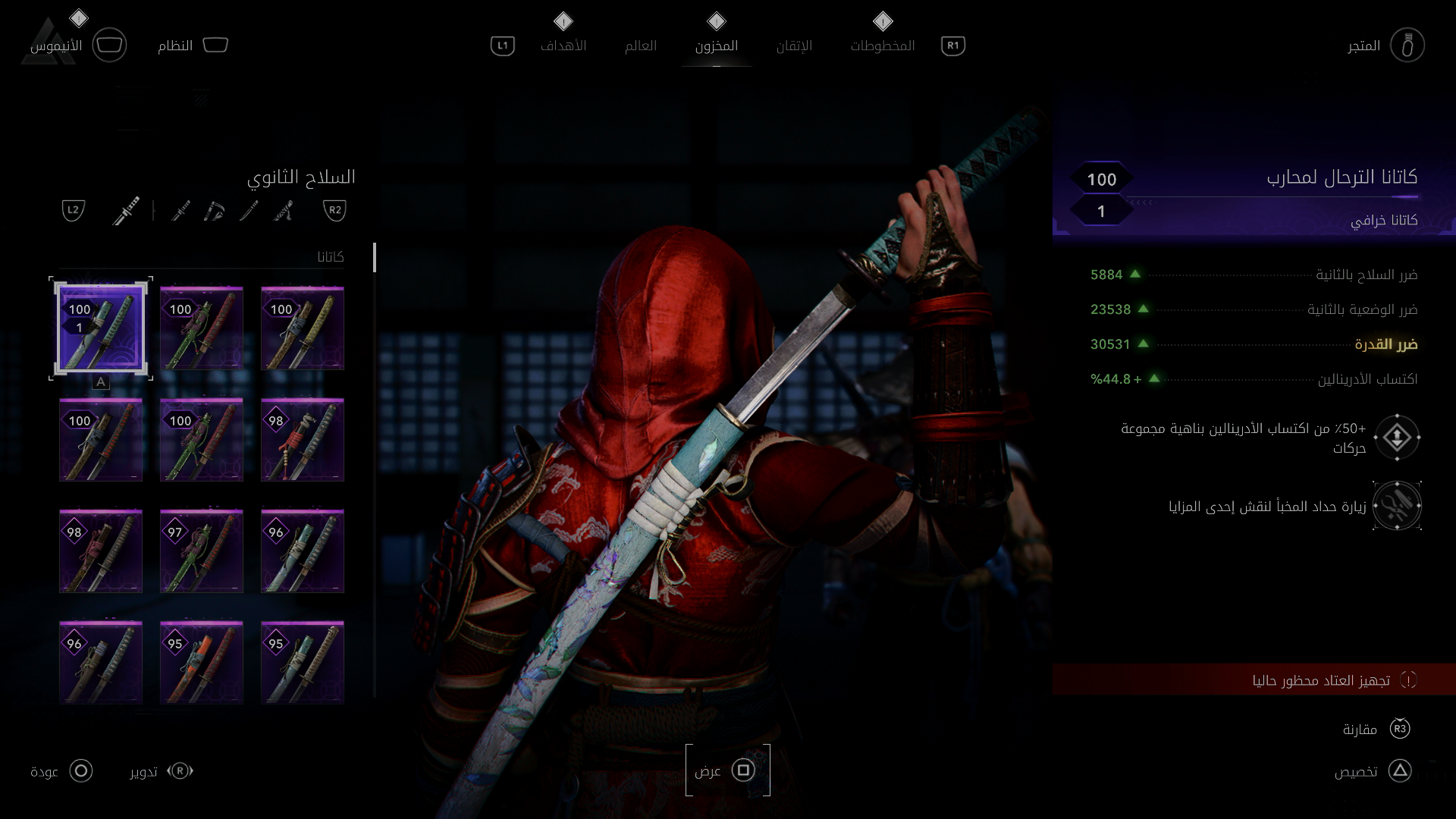Pick the level 97 green katana slot
This screenshot has width=1456, height=819.
[202, 551]
